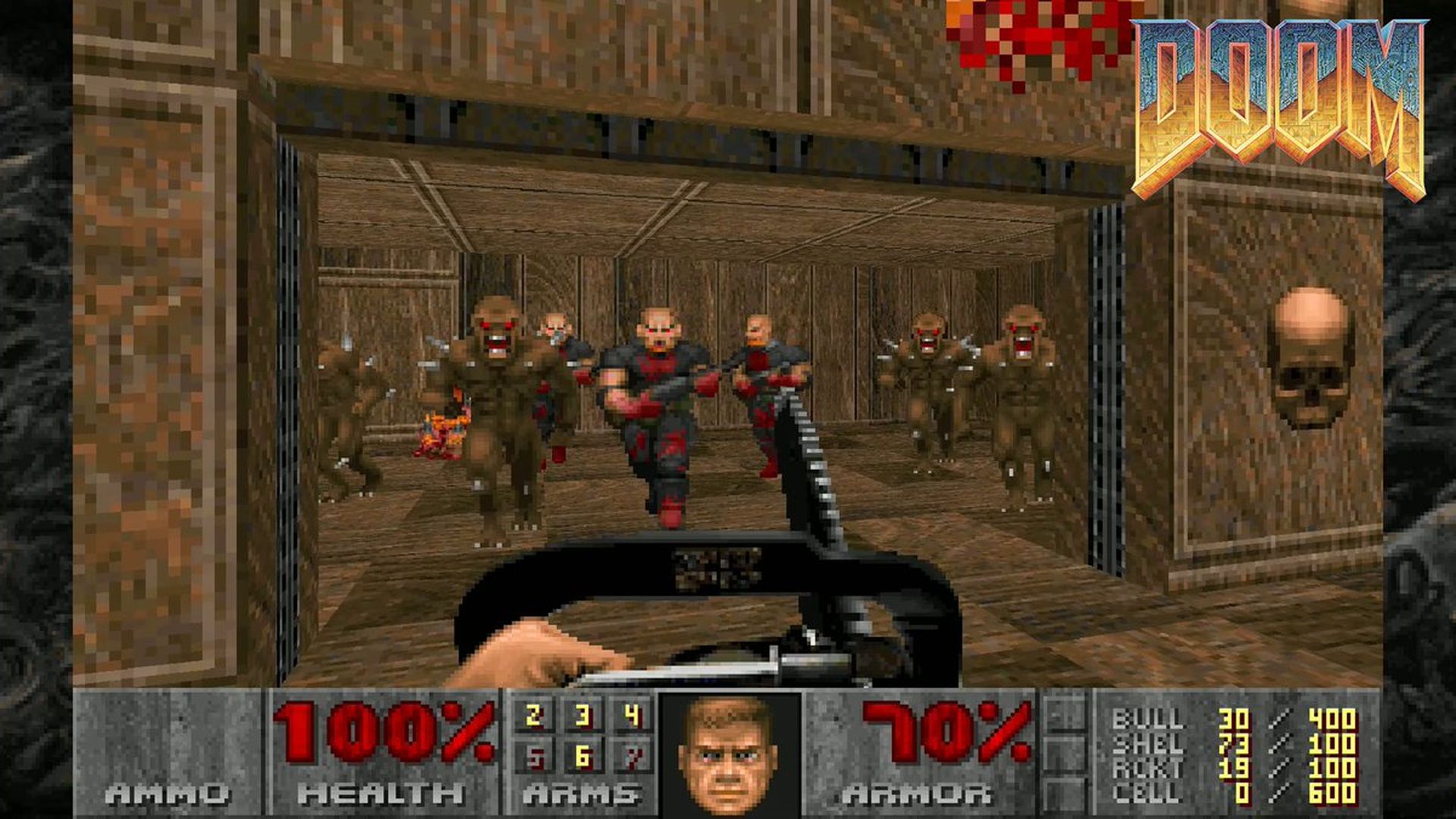Viewport: 1456px width, 819px height.
Task: Click the ARMS label on the status bar
Action: [582, 792]
